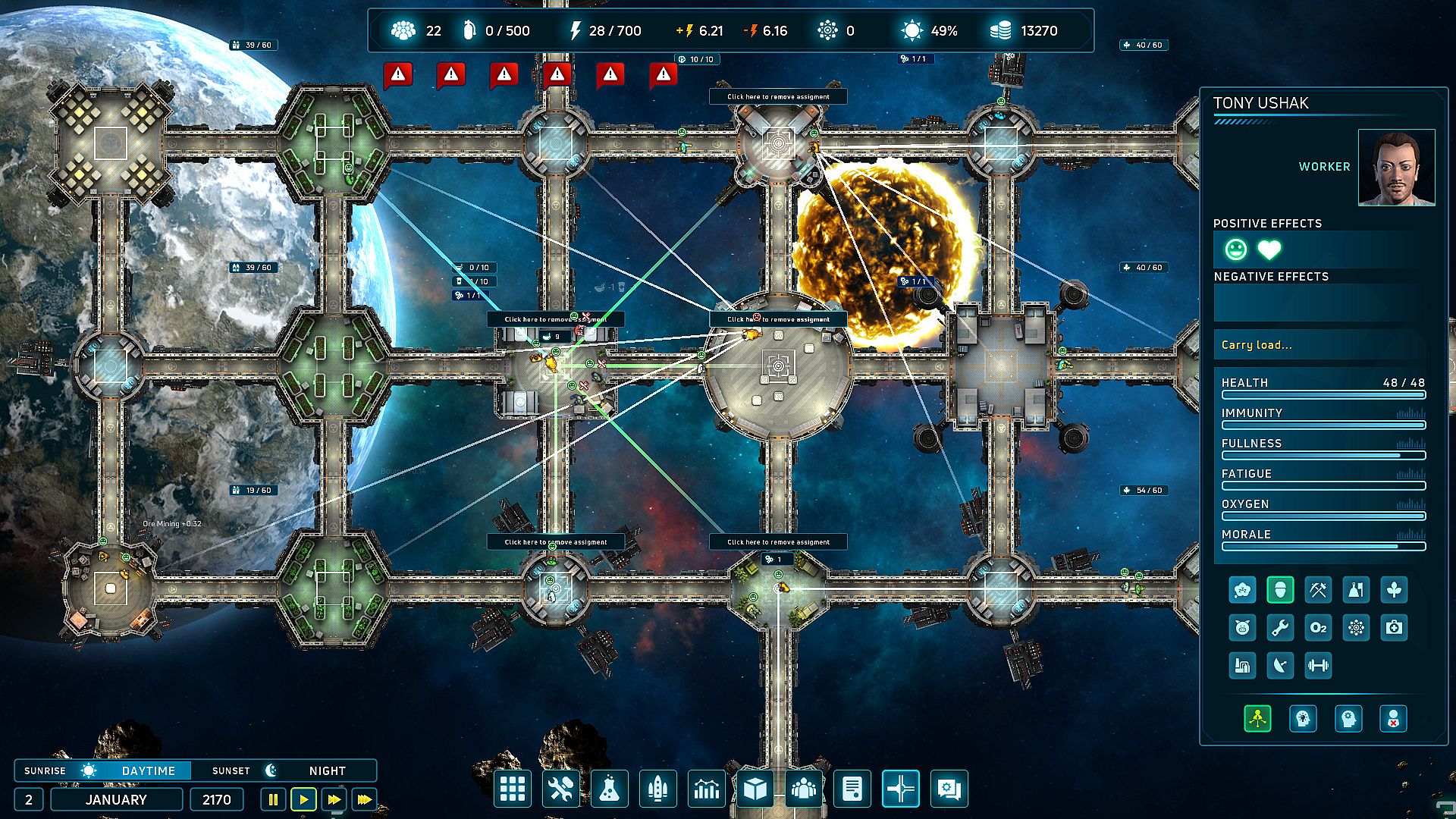Click Tony Ushak's portrait
The width and height of the screenshot is (1456, 819).
coord(1396,168)
